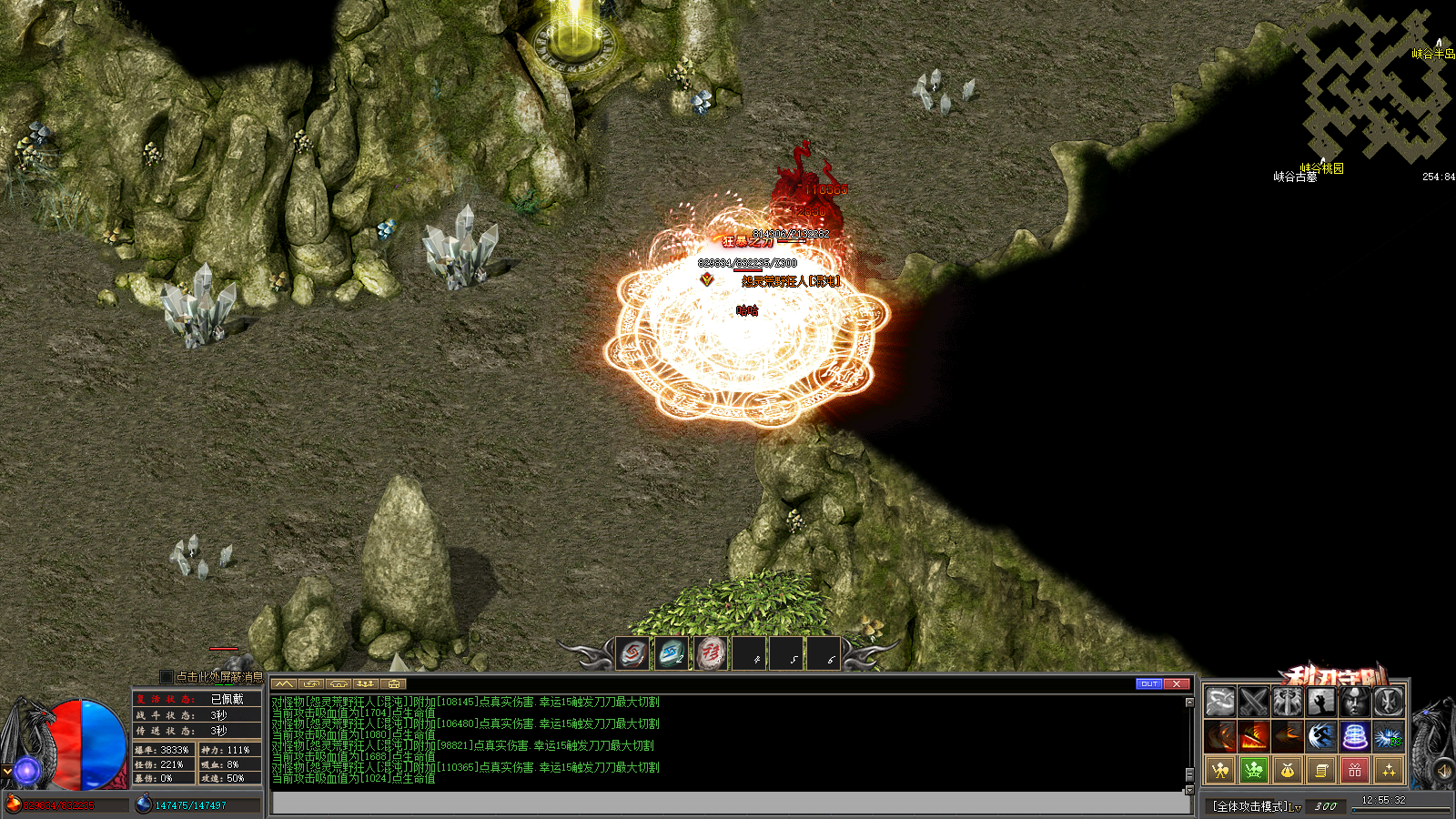
Task: Toggle sound with the speaker icon
Action: pyautogui.click(x=1443, y=772)
